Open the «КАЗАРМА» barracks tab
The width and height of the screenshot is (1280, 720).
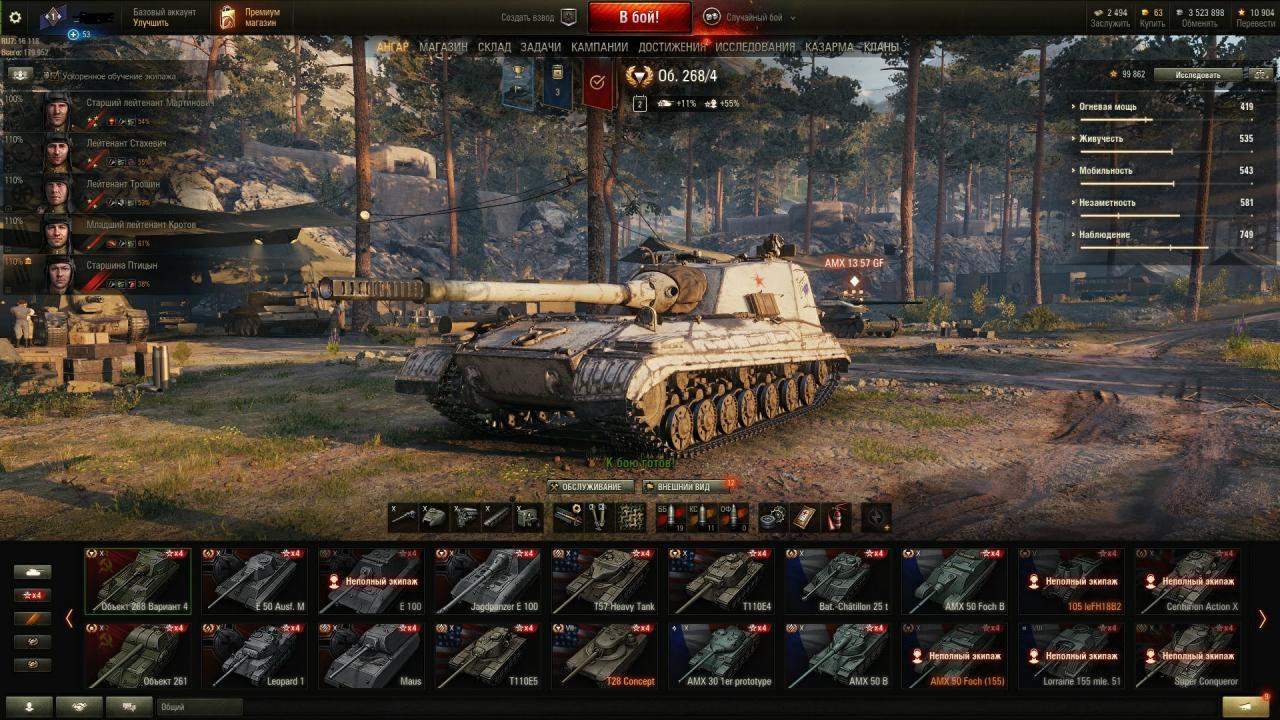(x=829, y=47)
